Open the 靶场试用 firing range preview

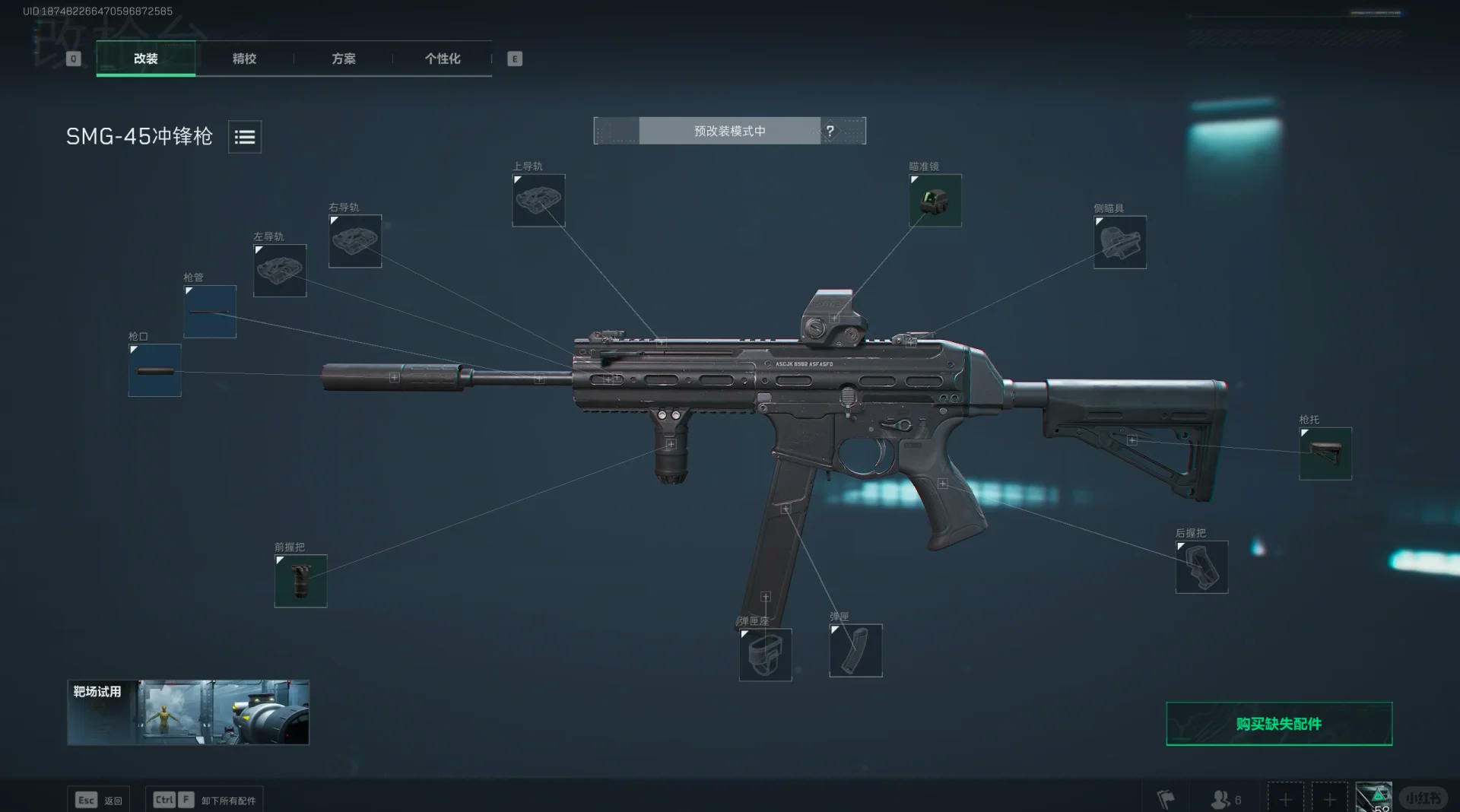point(188,712)
